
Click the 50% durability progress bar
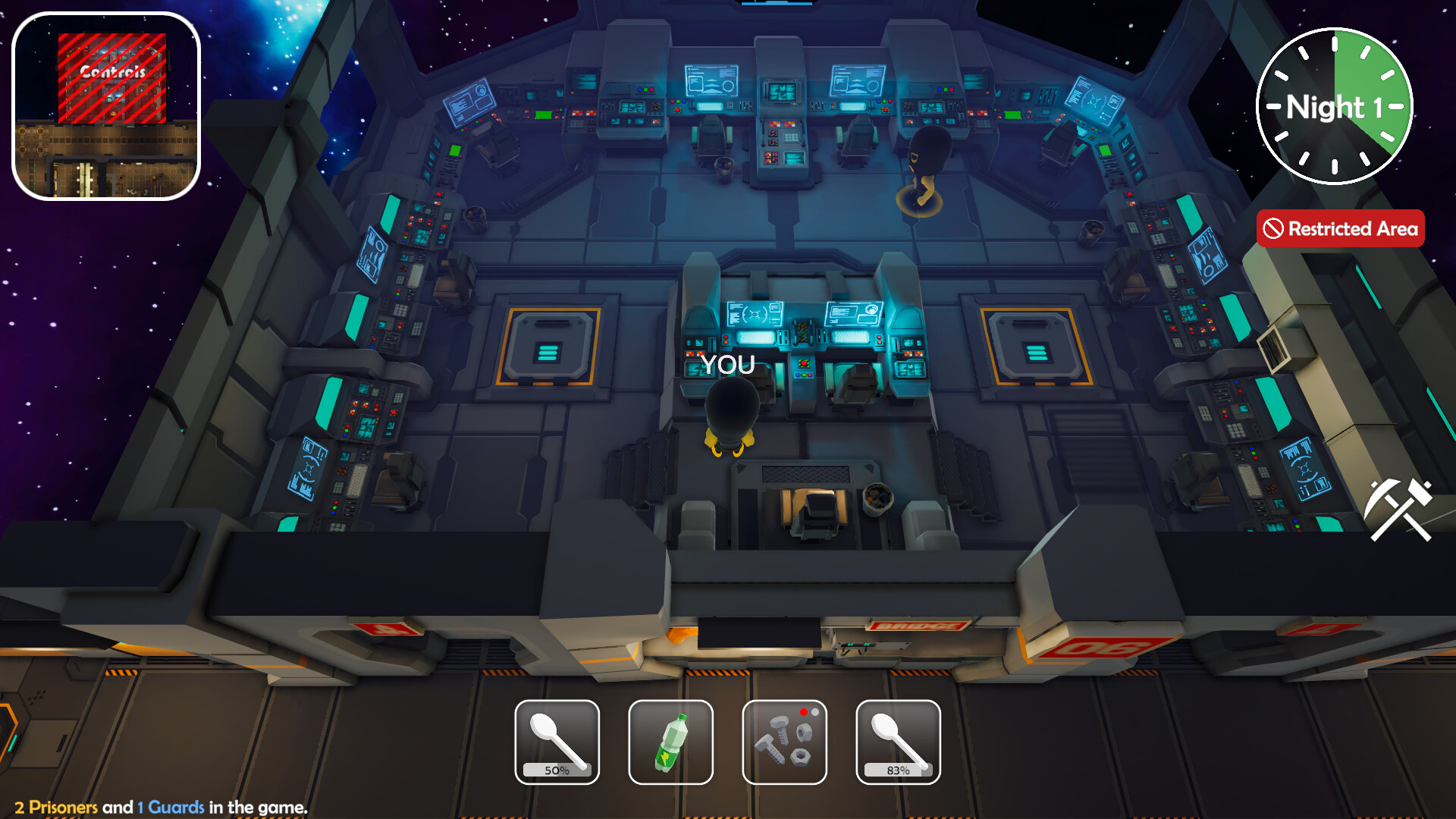[x=556, y=770]
